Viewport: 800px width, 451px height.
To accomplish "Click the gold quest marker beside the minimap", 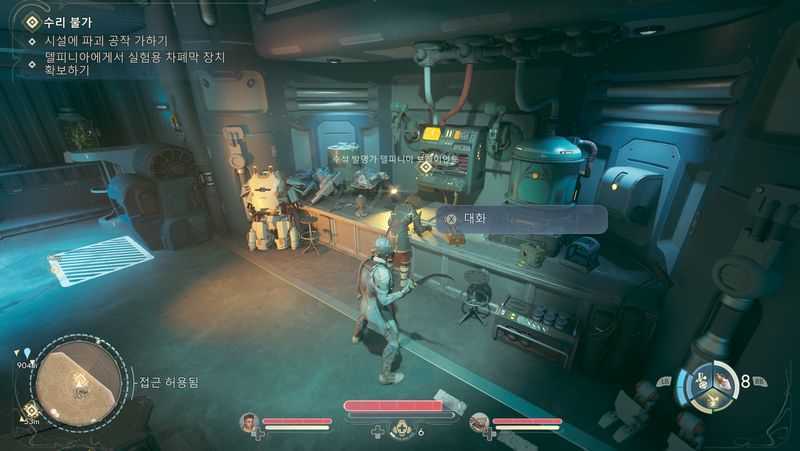I will (x=31, y=410).
